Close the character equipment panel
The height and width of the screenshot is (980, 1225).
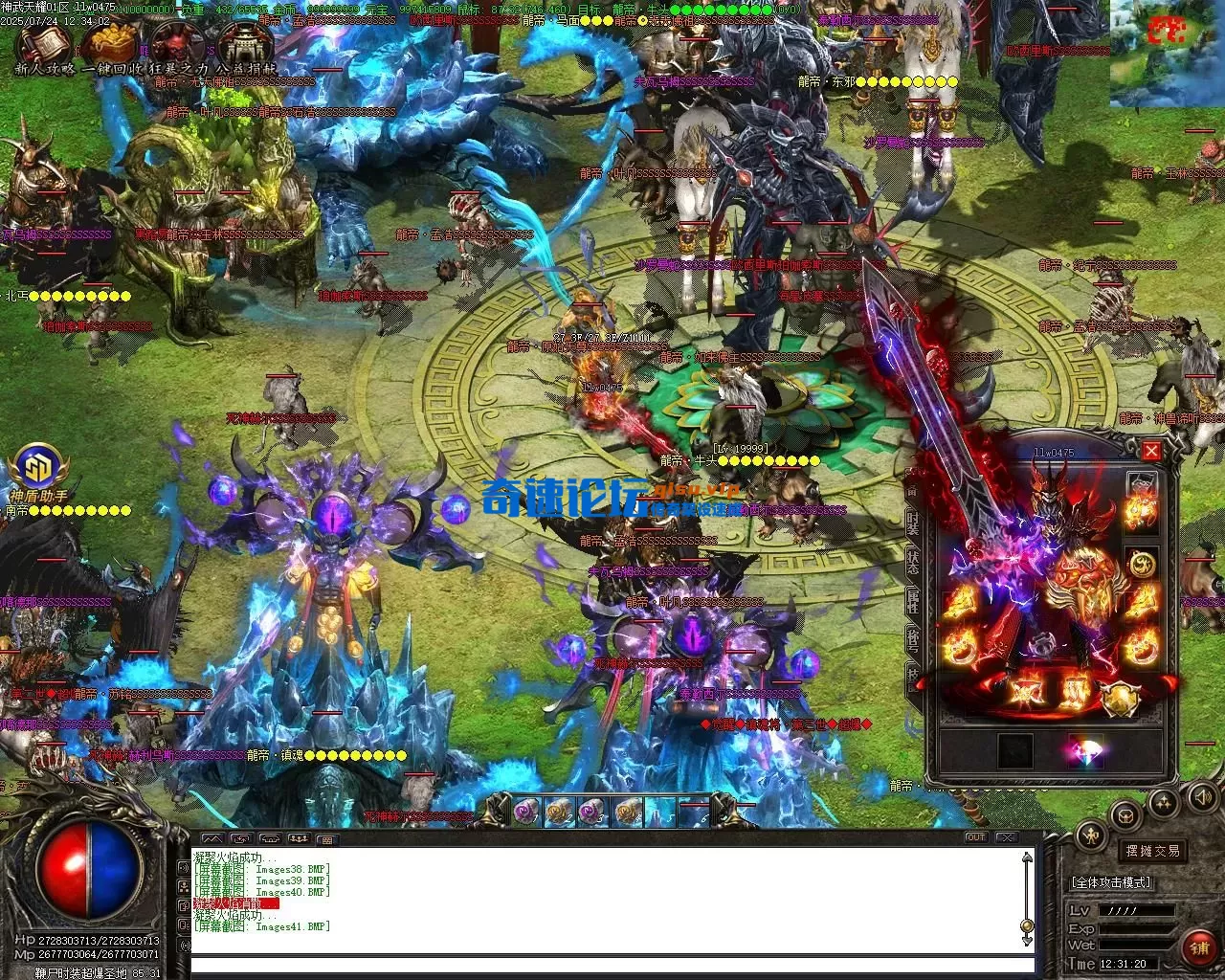point(1152,452)
